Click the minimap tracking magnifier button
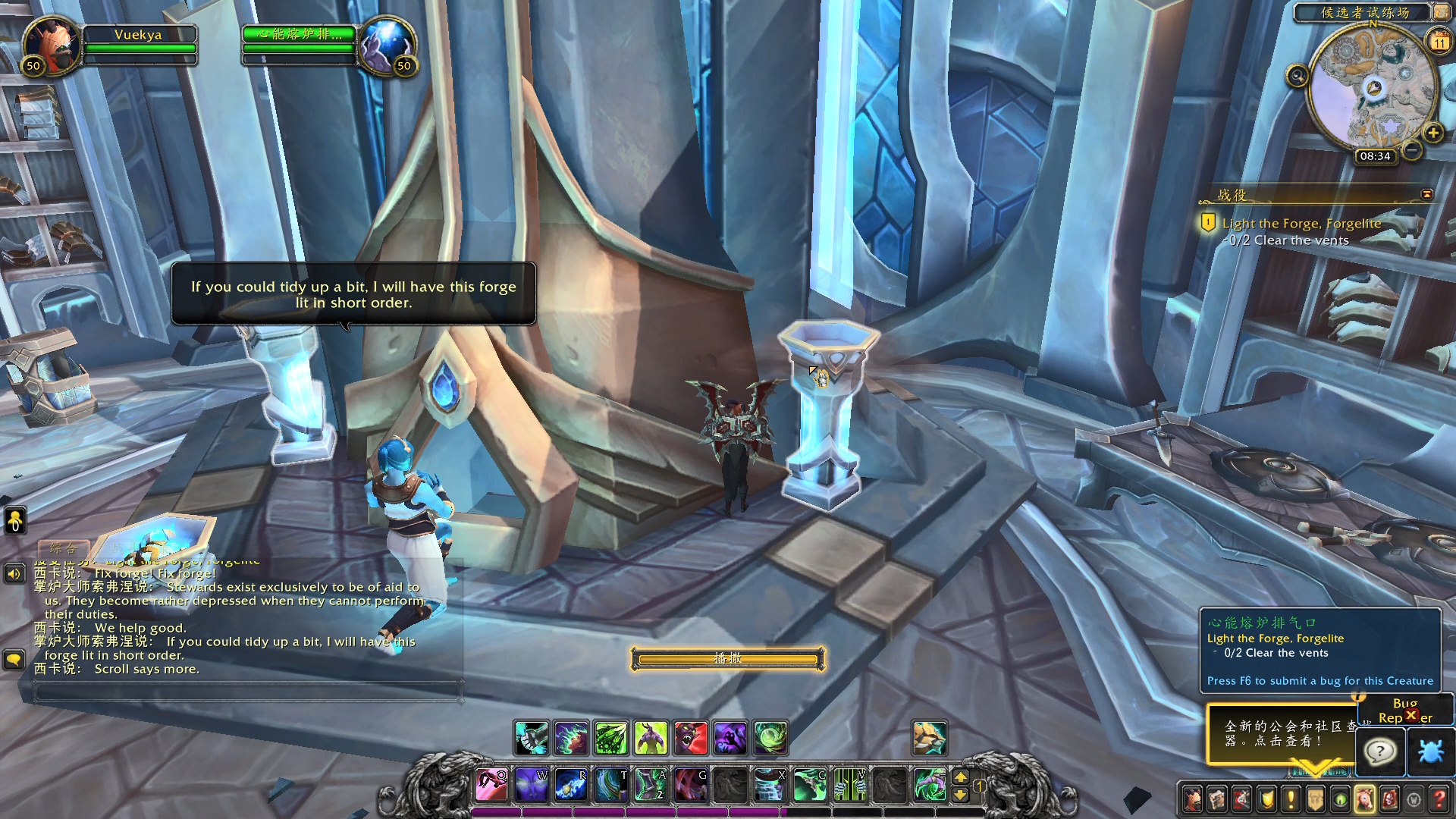This screenshot has width=1456, height=819. pos(1297,76)
